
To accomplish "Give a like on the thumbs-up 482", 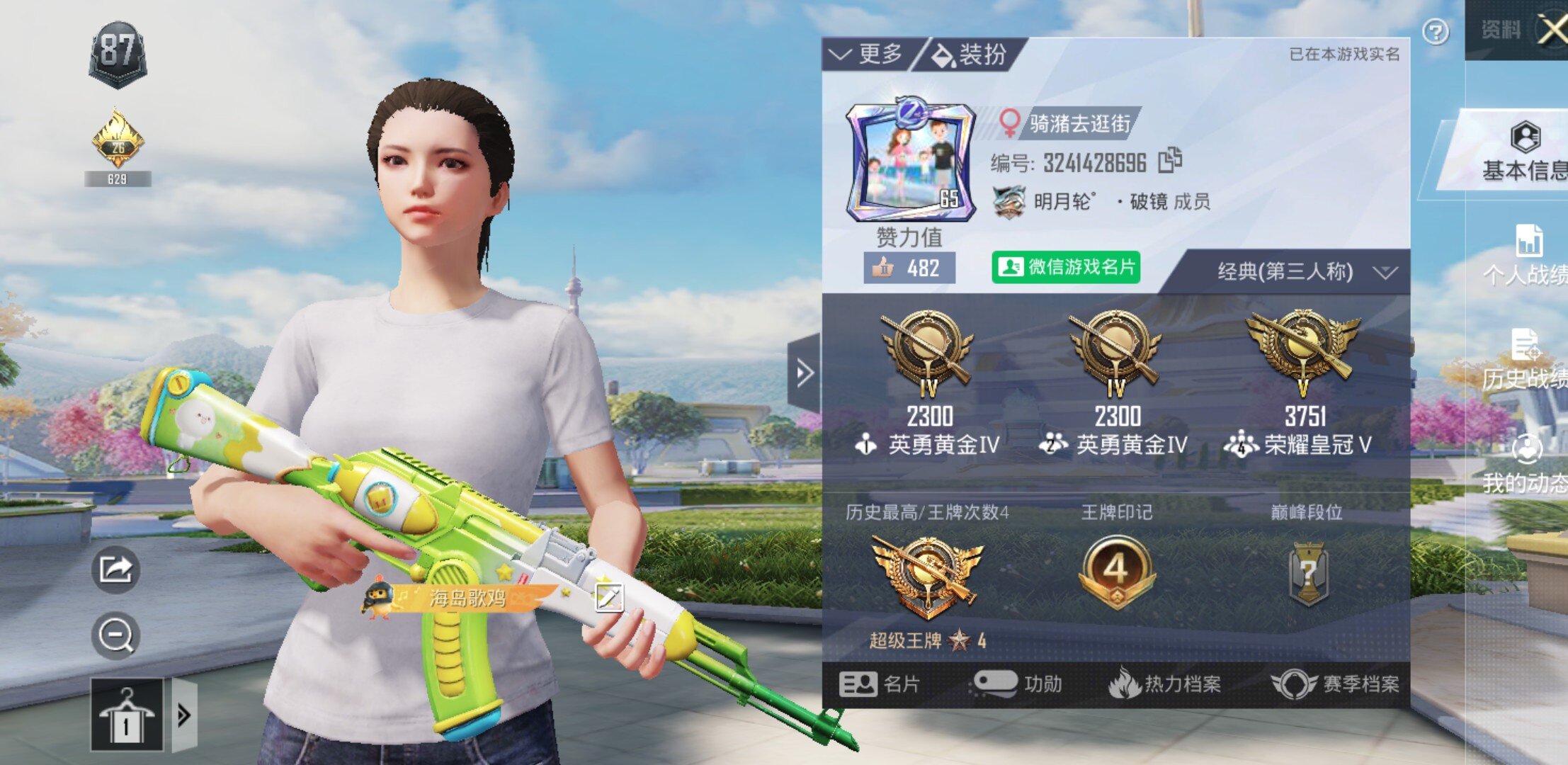I will [x=909, y=268].
